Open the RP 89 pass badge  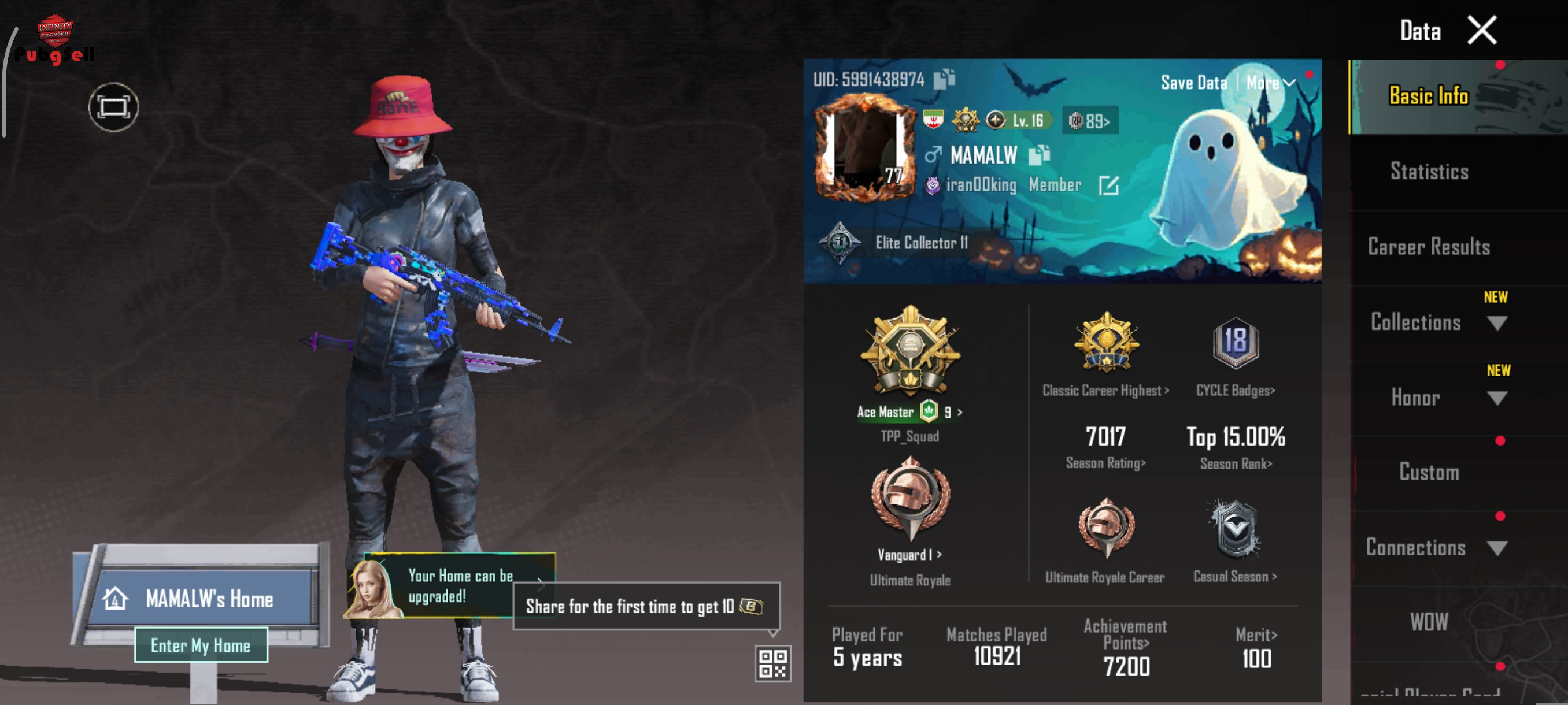click(1090, 121)
